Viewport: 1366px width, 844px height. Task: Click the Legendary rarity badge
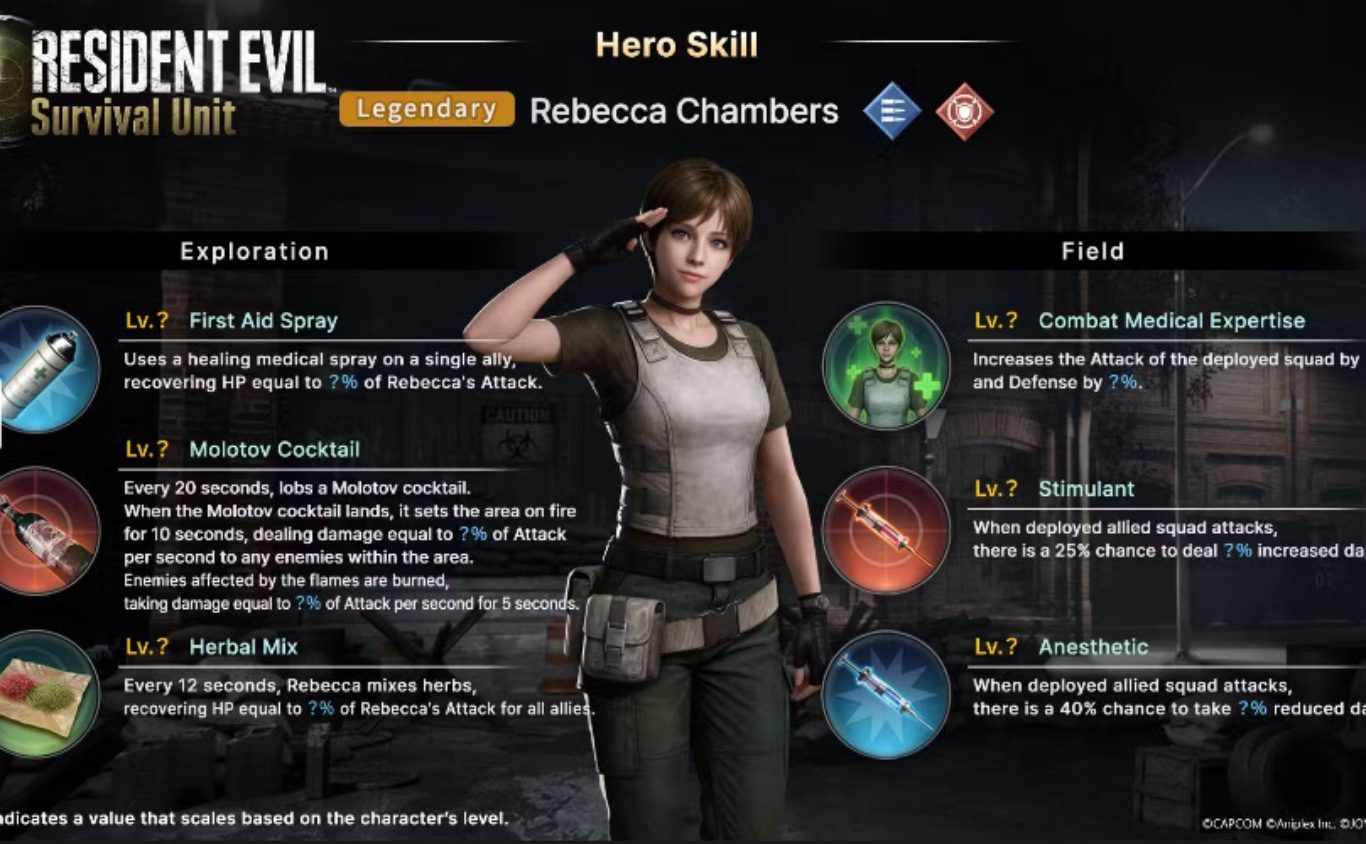427,110
